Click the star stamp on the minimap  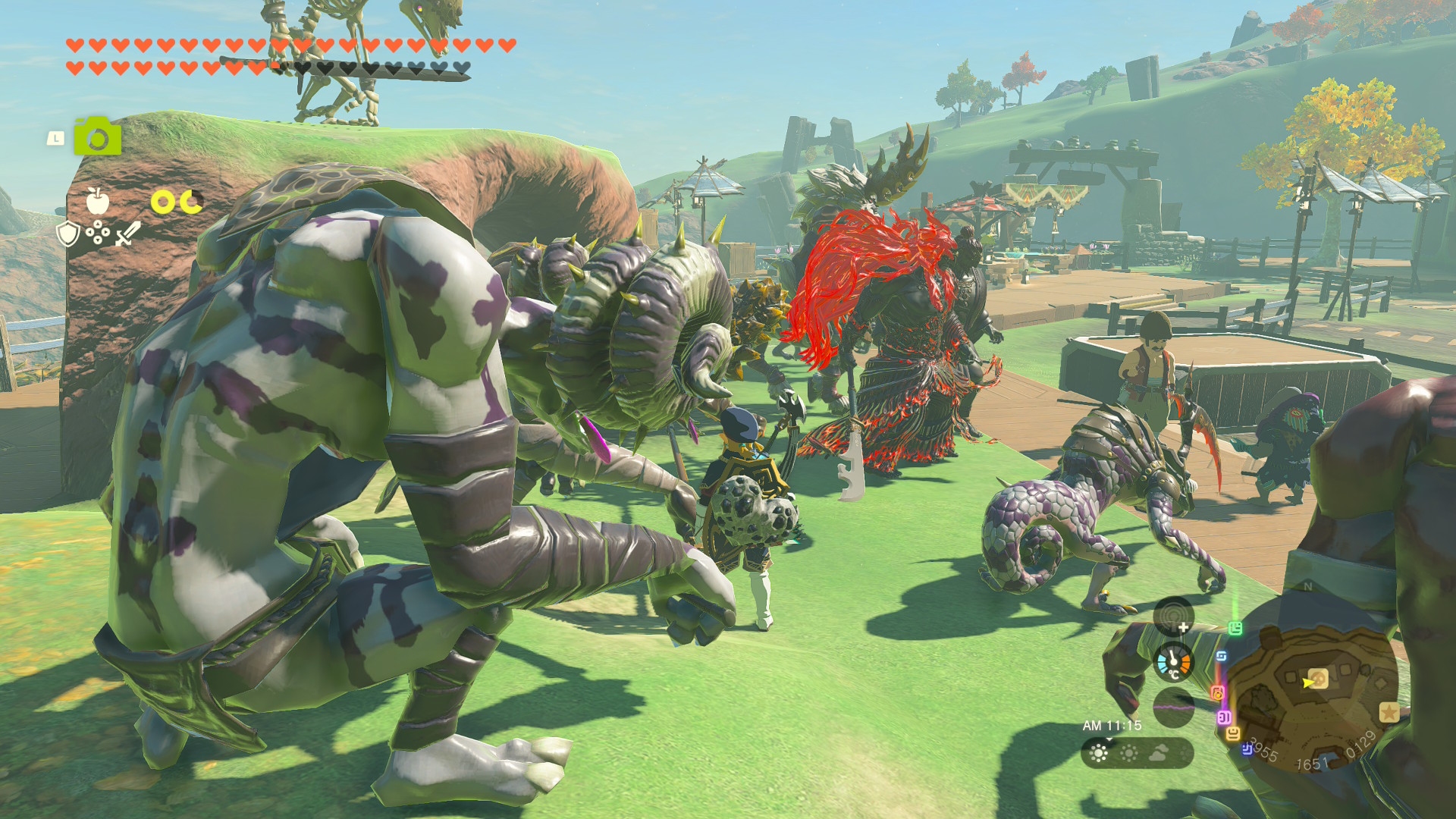[x=1389, y=712]
